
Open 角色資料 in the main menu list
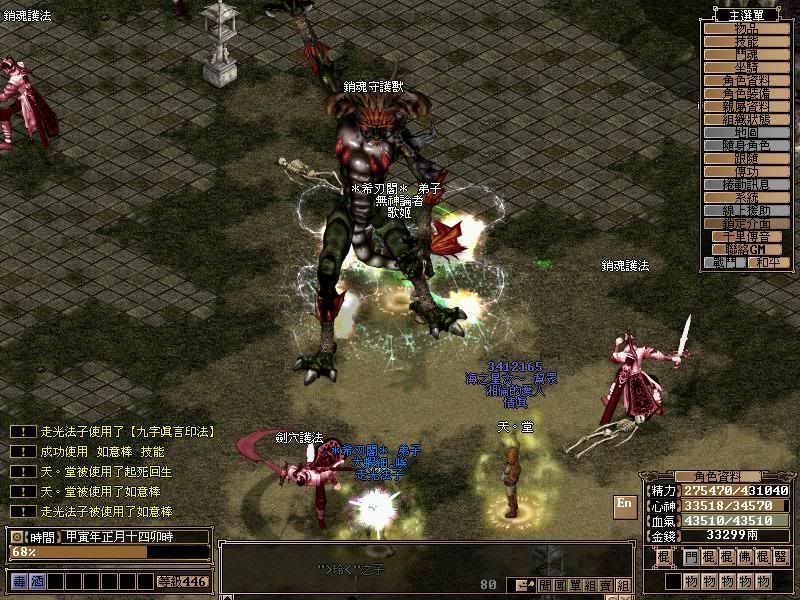point(747,81)
